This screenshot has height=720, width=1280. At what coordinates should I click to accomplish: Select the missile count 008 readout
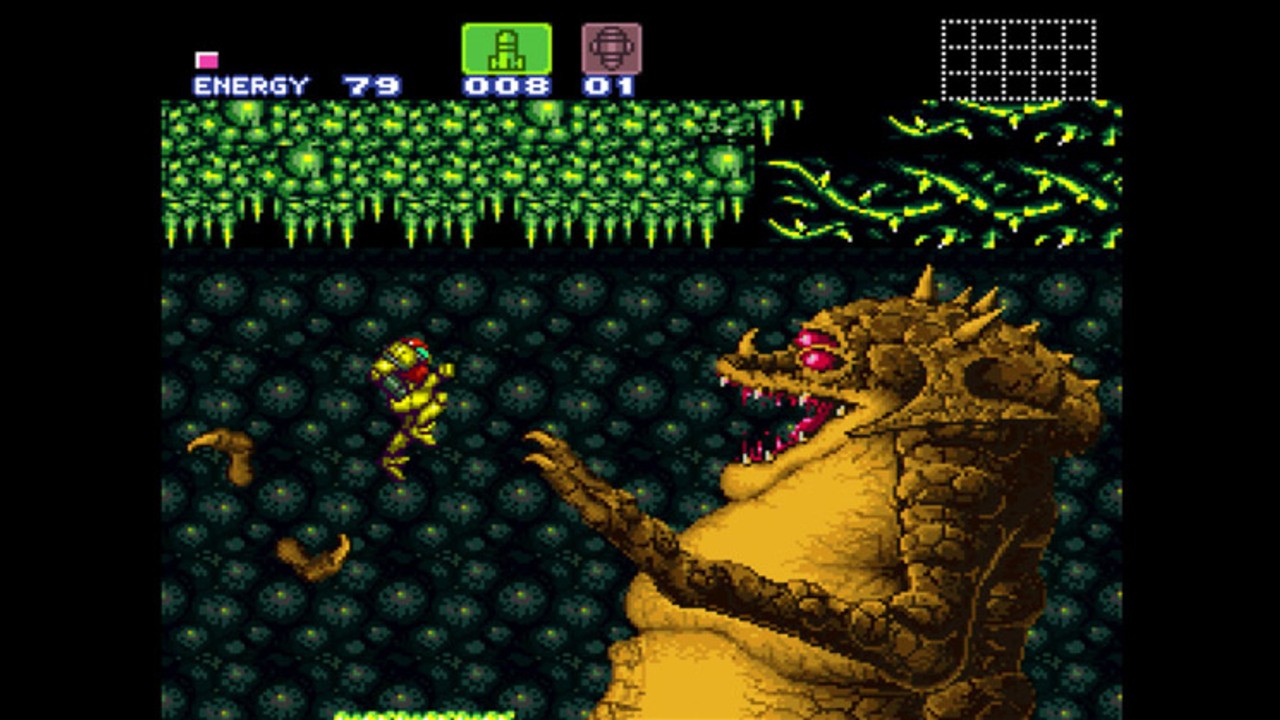point(507,85)
